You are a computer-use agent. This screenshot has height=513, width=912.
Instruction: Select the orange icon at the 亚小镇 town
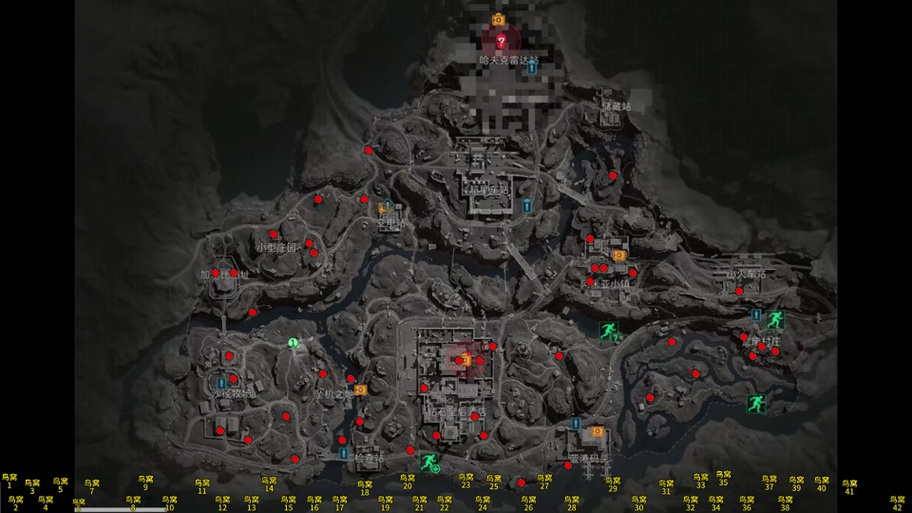619,255
